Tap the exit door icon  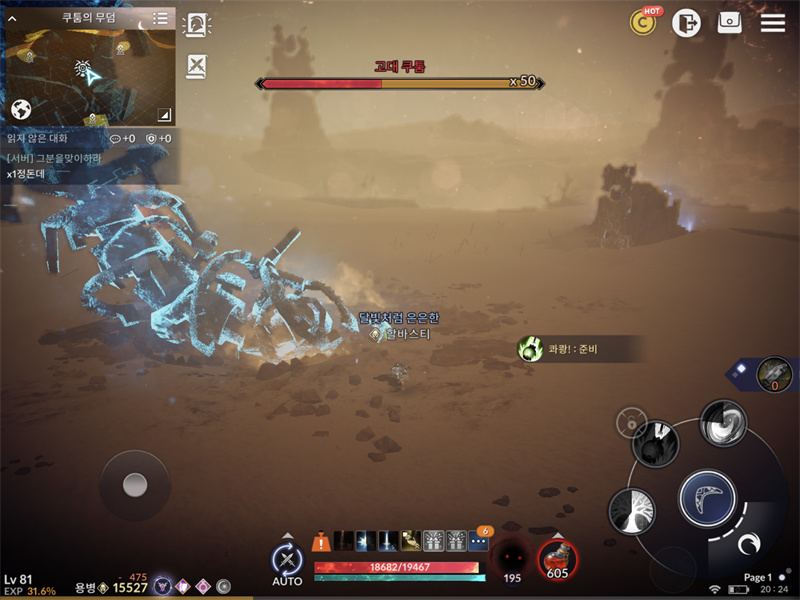[686, 22]
